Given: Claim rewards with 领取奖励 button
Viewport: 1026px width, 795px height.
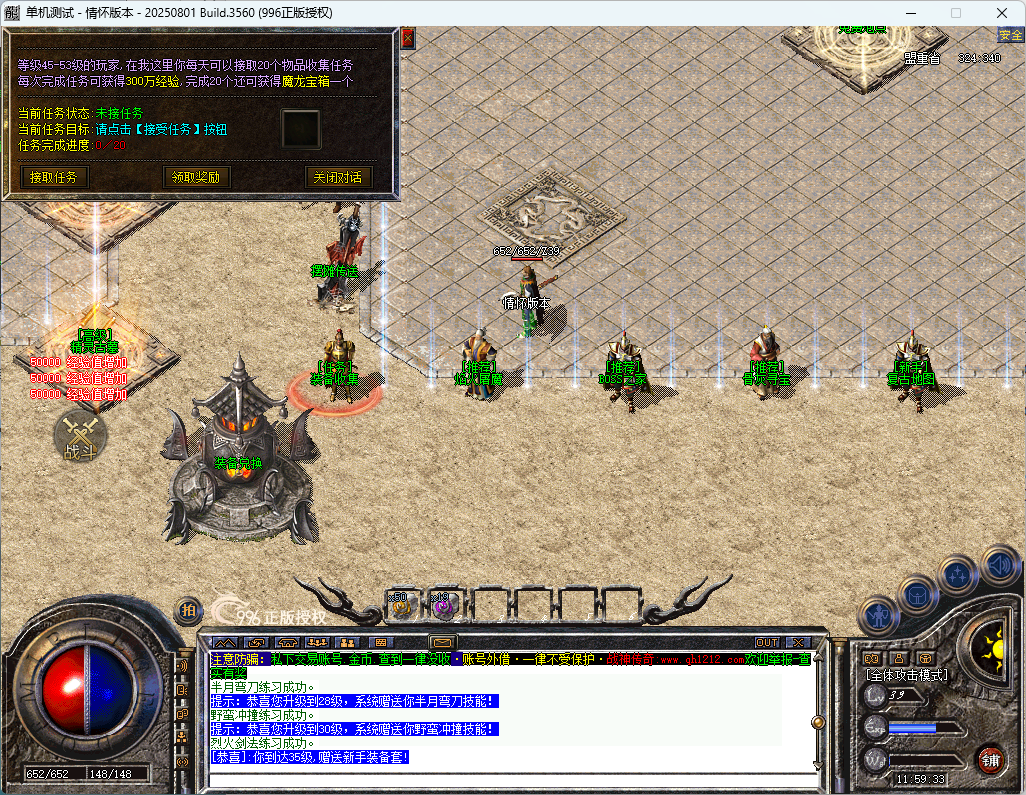Looking at the screenshot, I should [195, 177].
